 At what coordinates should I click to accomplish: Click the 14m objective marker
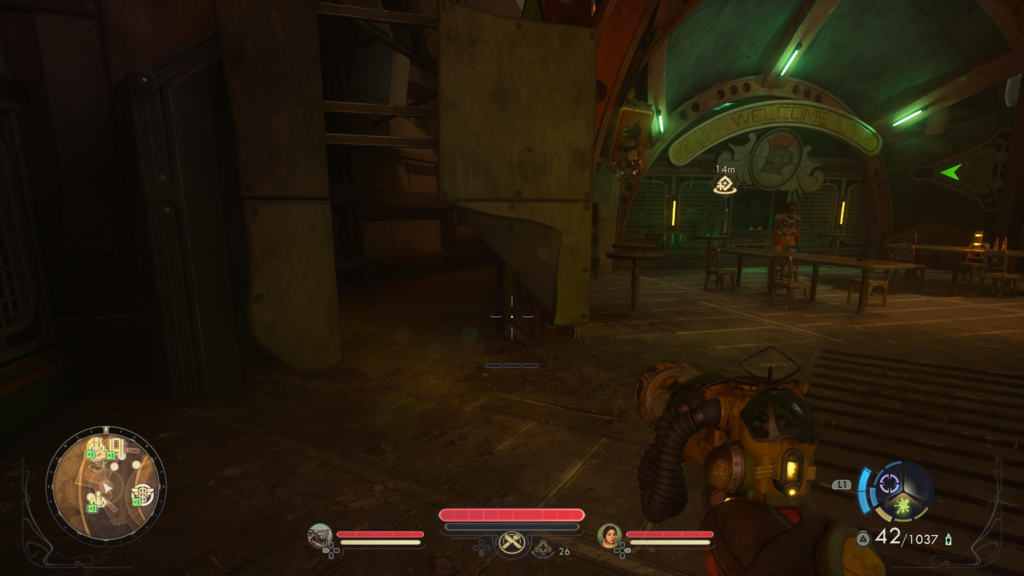(x=725, y=184)
